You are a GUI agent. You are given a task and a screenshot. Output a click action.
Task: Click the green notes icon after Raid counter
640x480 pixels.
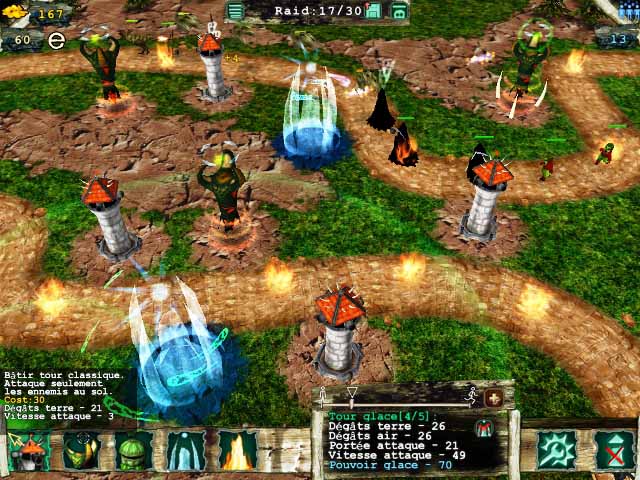374,11
